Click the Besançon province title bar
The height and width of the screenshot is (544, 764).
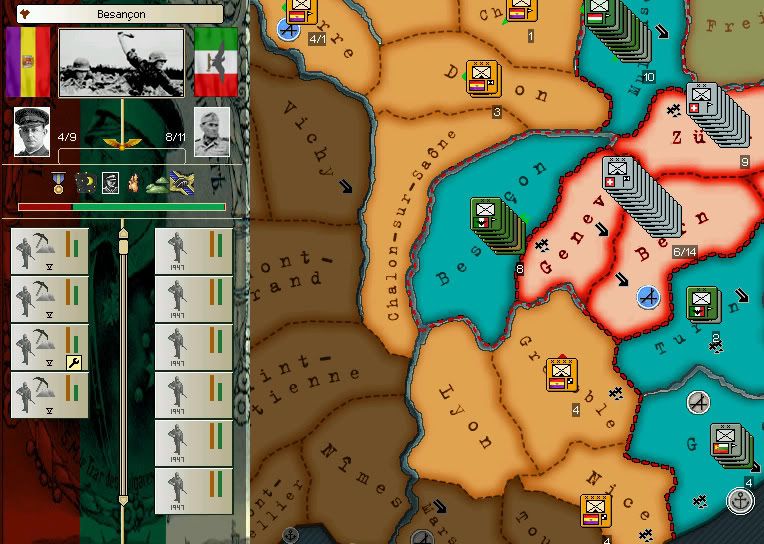(121, 14)
